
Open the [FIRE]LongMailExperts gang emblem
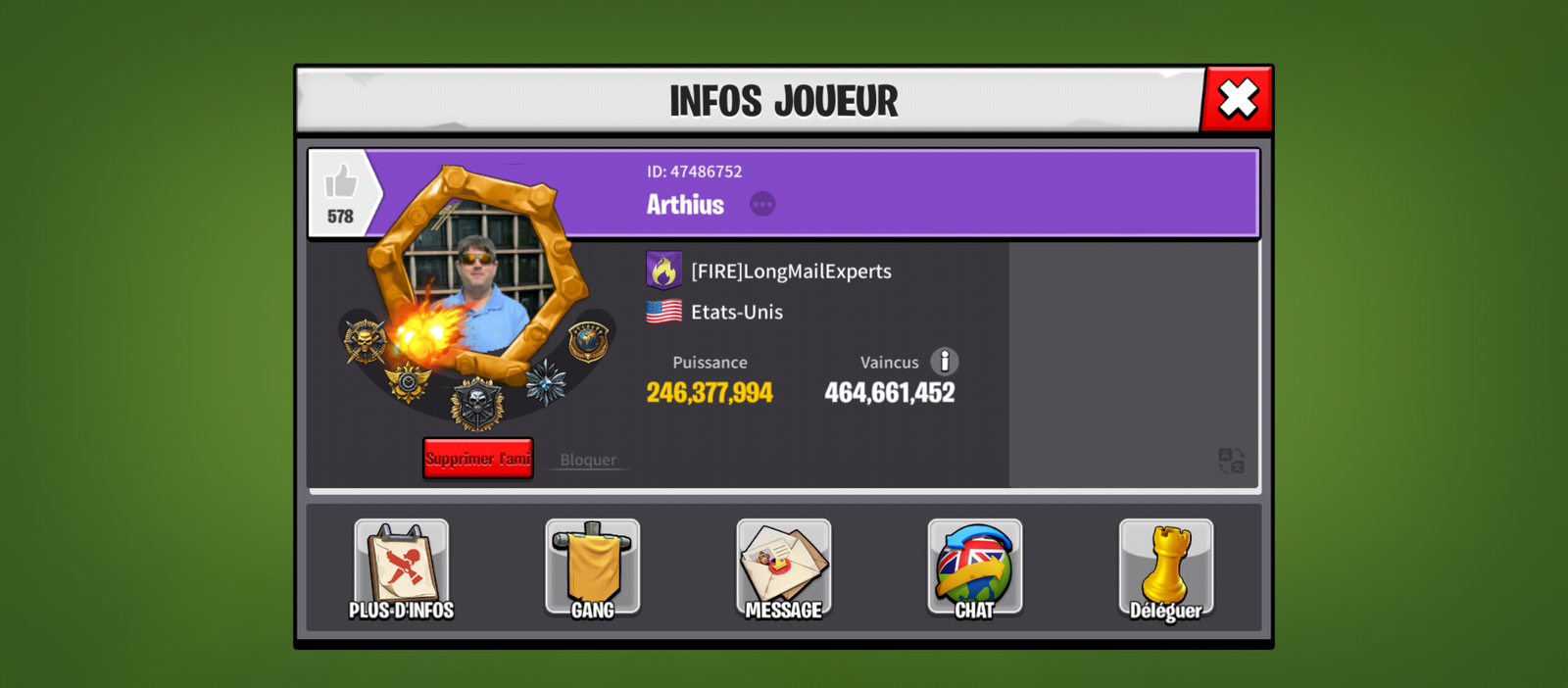pos(663,270)
